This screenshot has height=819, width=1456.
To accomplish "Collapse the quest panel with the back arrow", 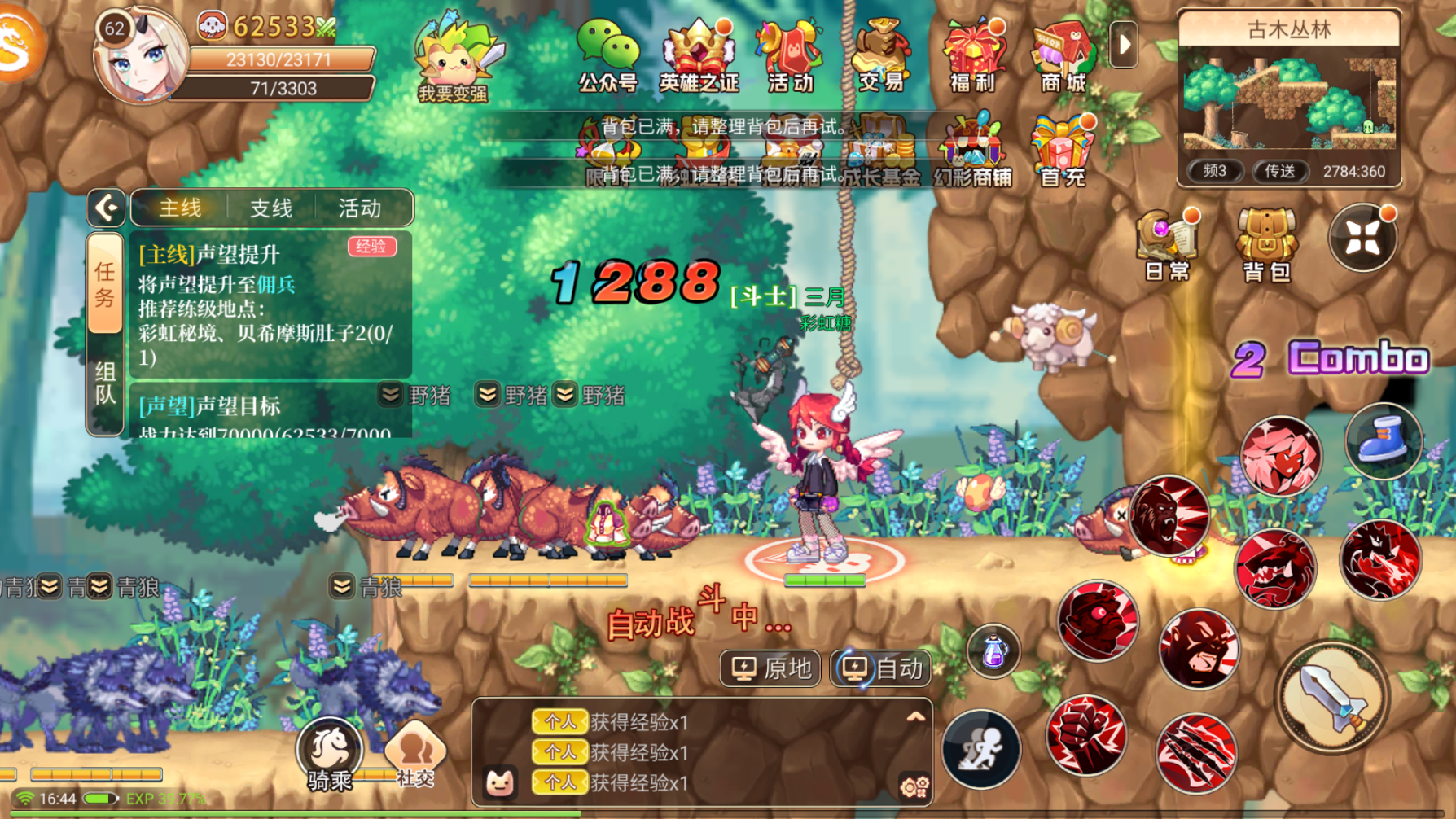I will [x=104, y=208].
